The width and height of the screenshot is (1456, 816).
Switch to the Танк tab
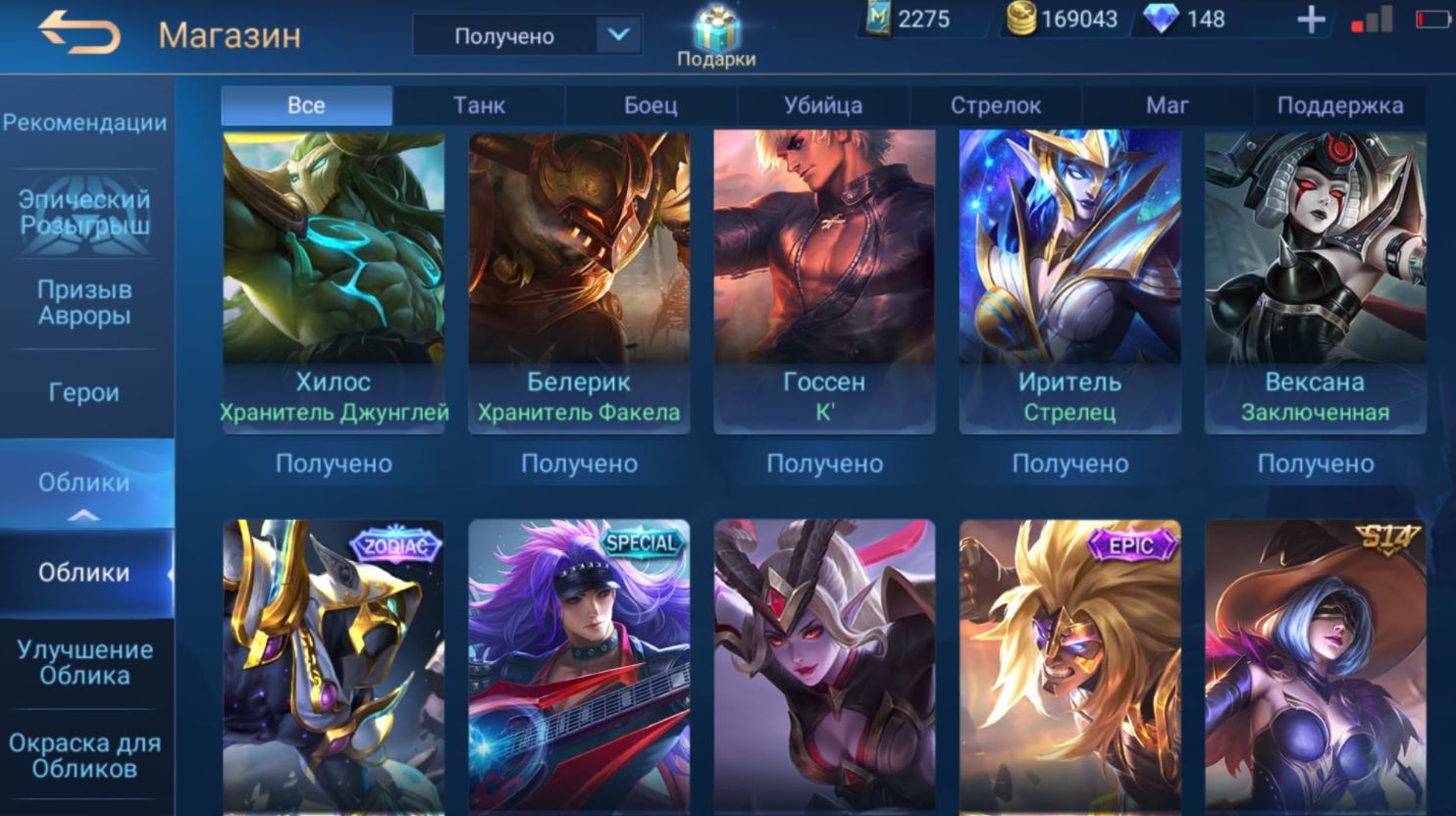tap(479, 105)
